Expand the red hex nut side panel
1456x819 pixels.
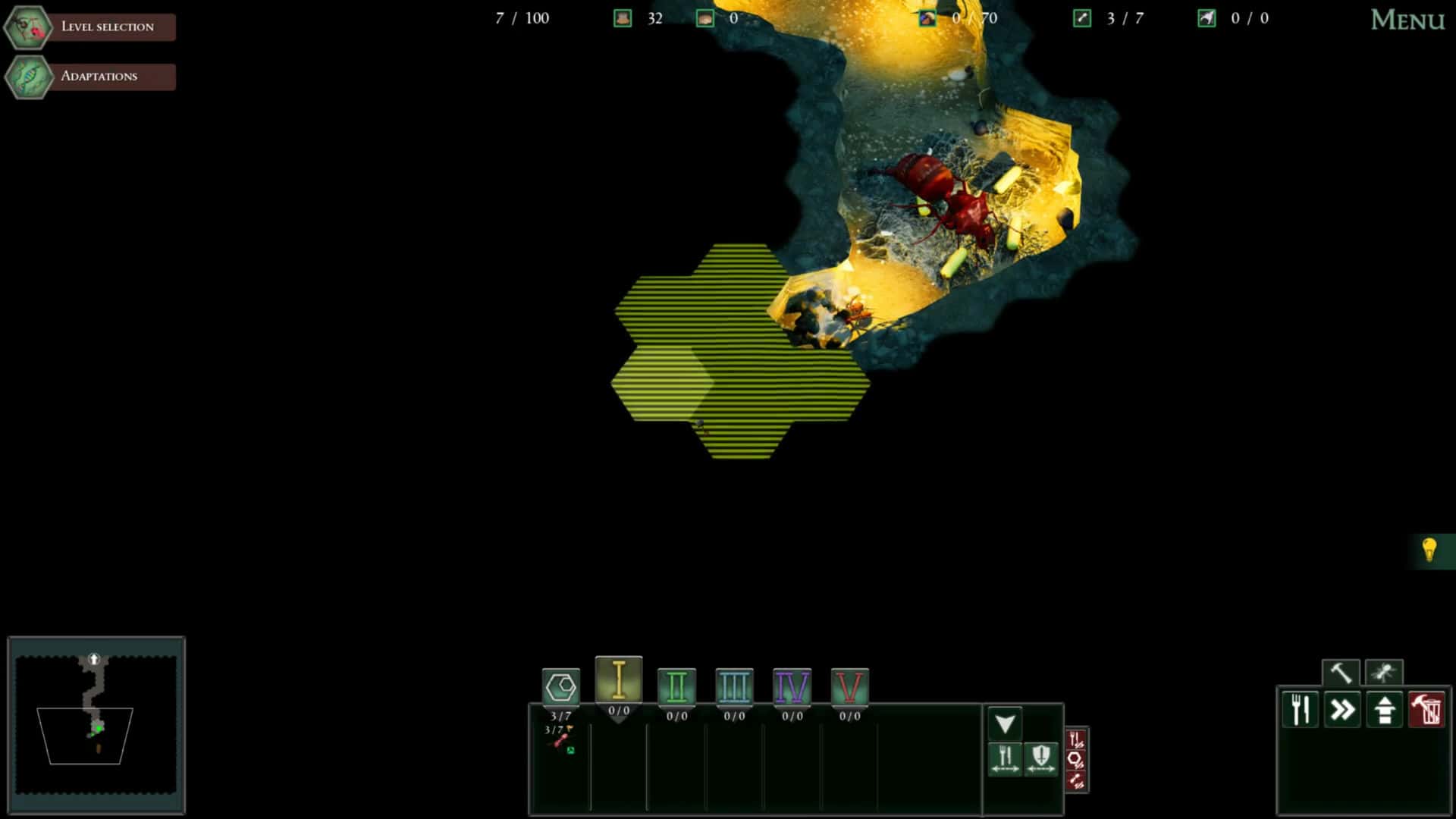coord(1076,758)
